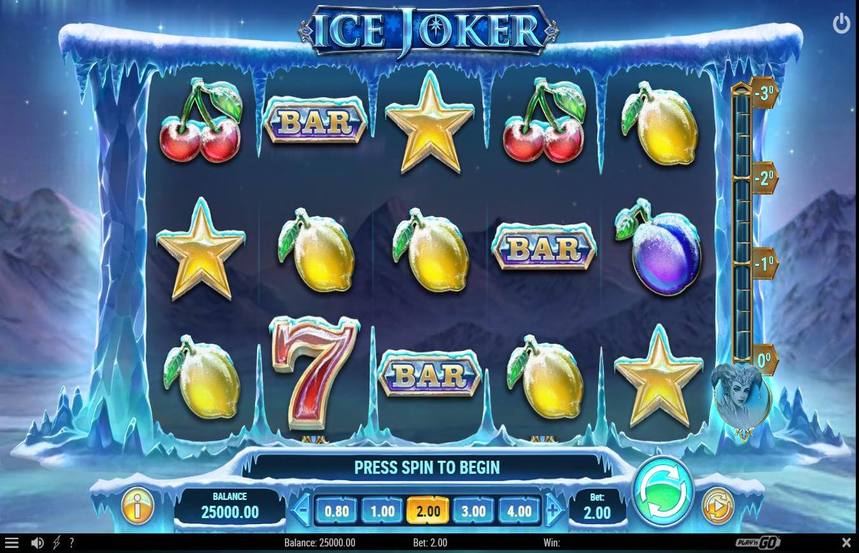
Task: Toggle fast play lightning bolt
Action: coord(56,543)
